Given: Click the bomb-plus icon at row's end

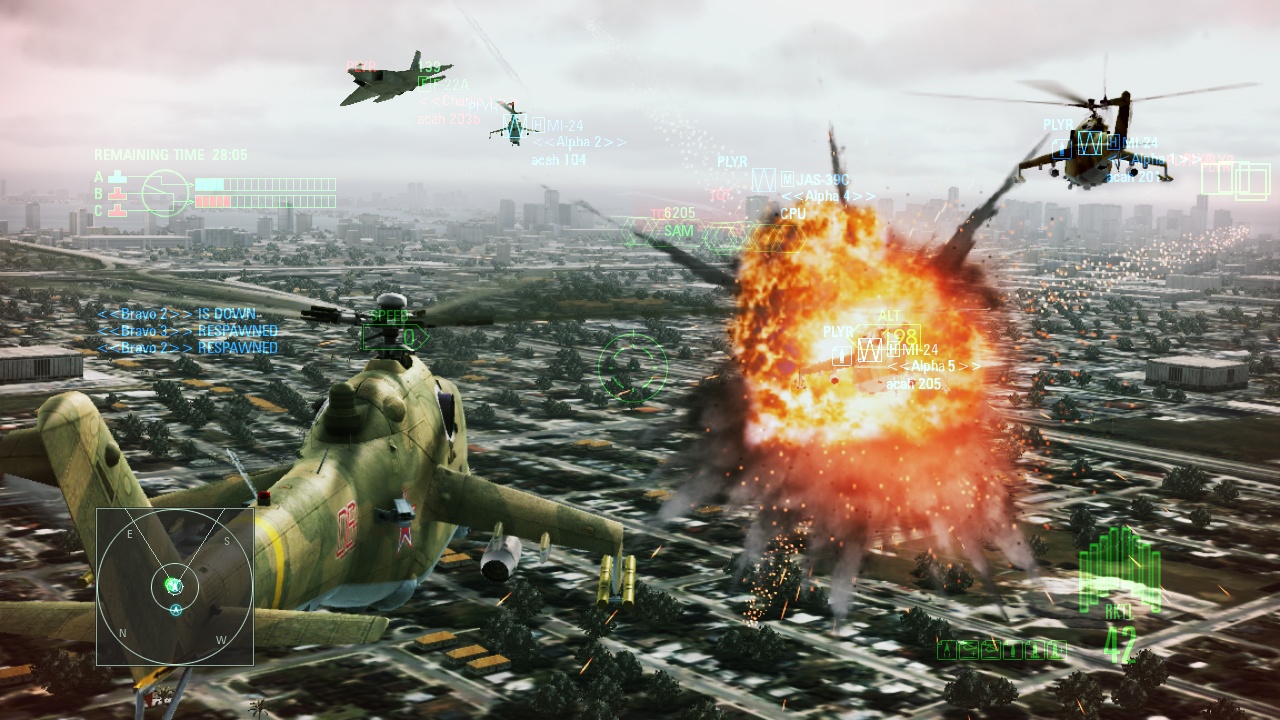Looking at the screenshot, I should tap(1057, 650).
